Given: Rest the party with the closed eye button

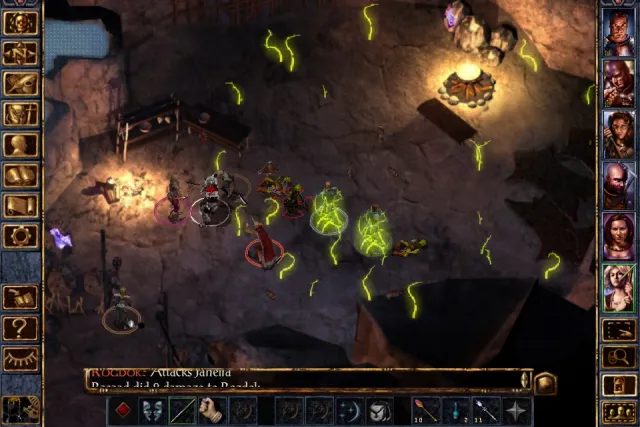Looking at the screenshot, I should point(20,358).
